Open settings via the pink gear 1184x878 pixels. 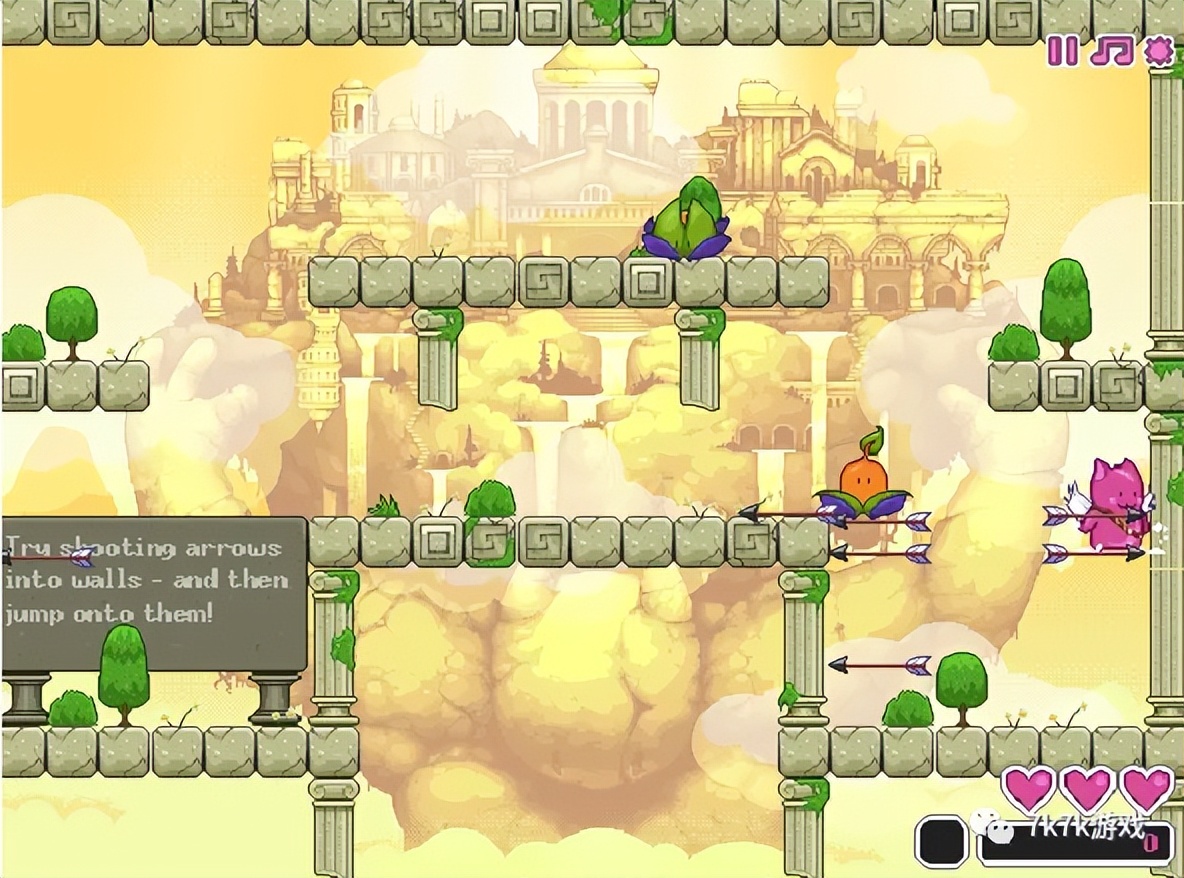(1159, 50)
